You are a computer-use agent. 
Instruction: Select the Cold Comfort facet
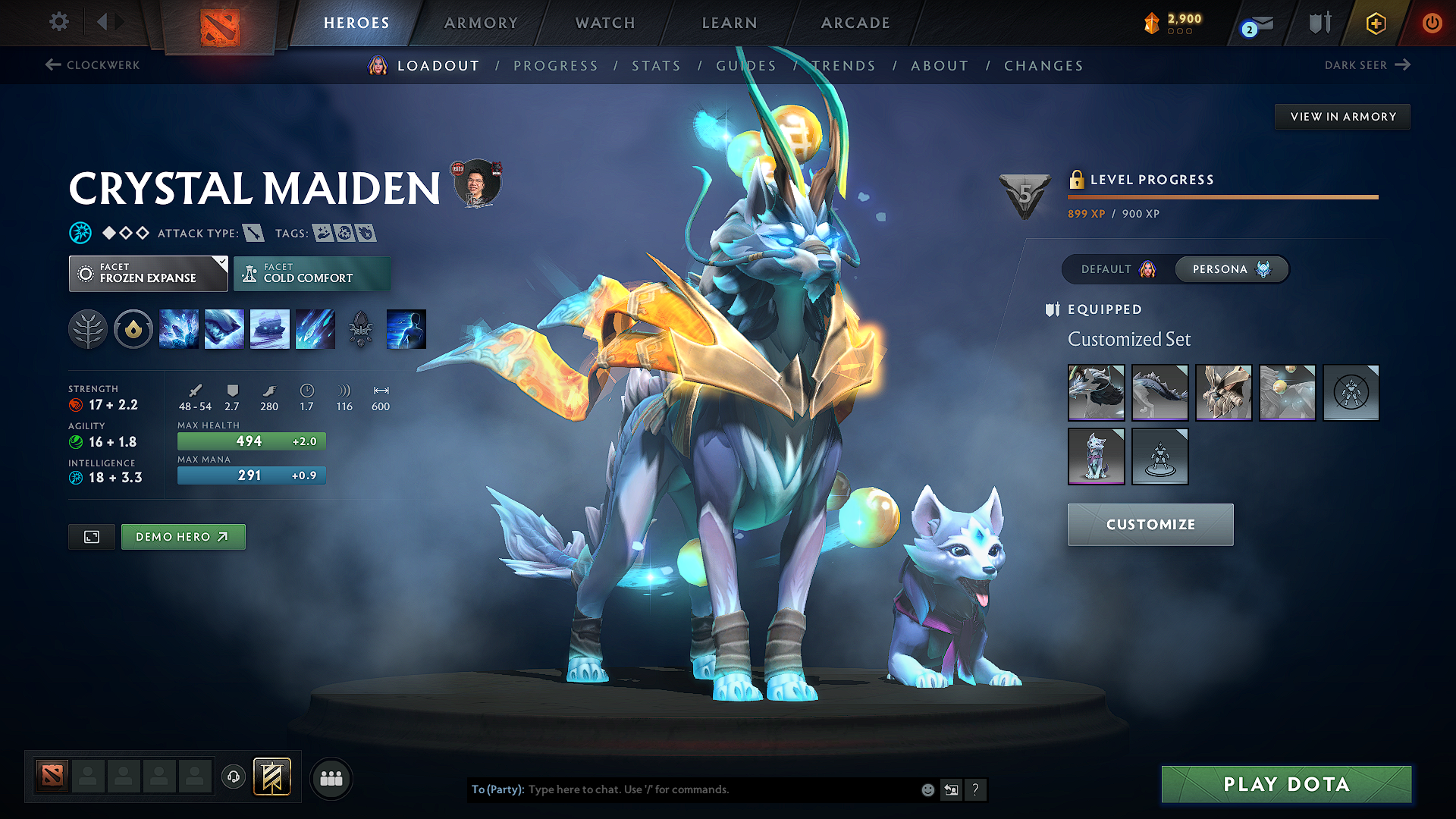312,273
